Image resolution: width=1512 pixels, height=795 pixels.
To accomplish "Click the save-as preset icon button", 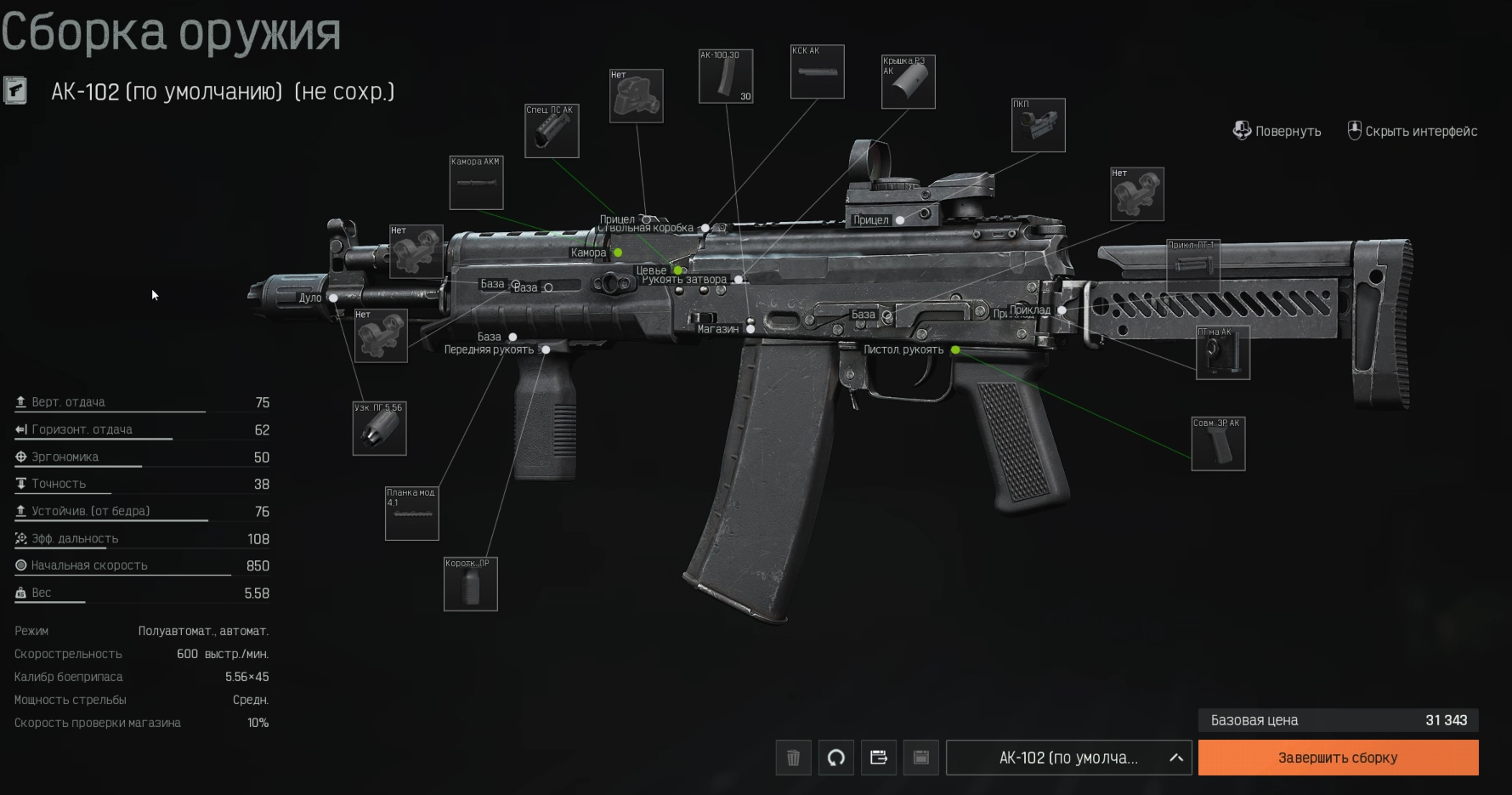I will [879, 758].
